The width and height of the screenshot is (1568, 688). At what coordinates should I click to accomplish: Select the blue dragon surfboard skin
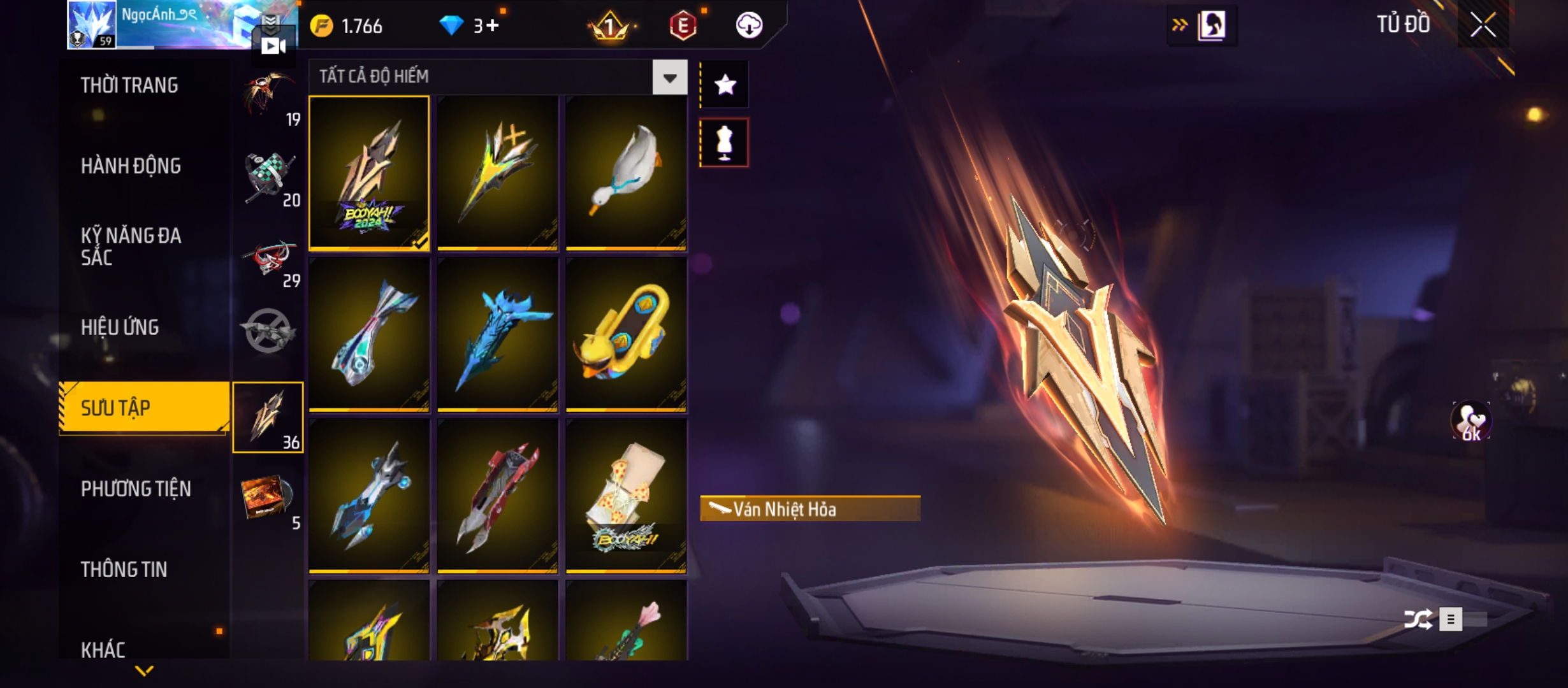click(497, 334)
